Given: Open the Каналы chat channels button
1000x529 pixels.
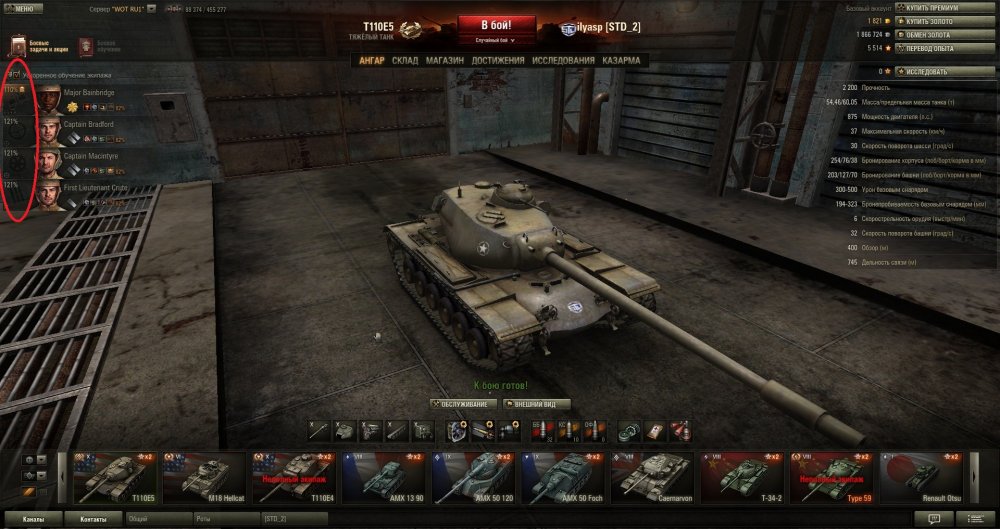Looking at the screenshot, I should (x=33, y=519).
